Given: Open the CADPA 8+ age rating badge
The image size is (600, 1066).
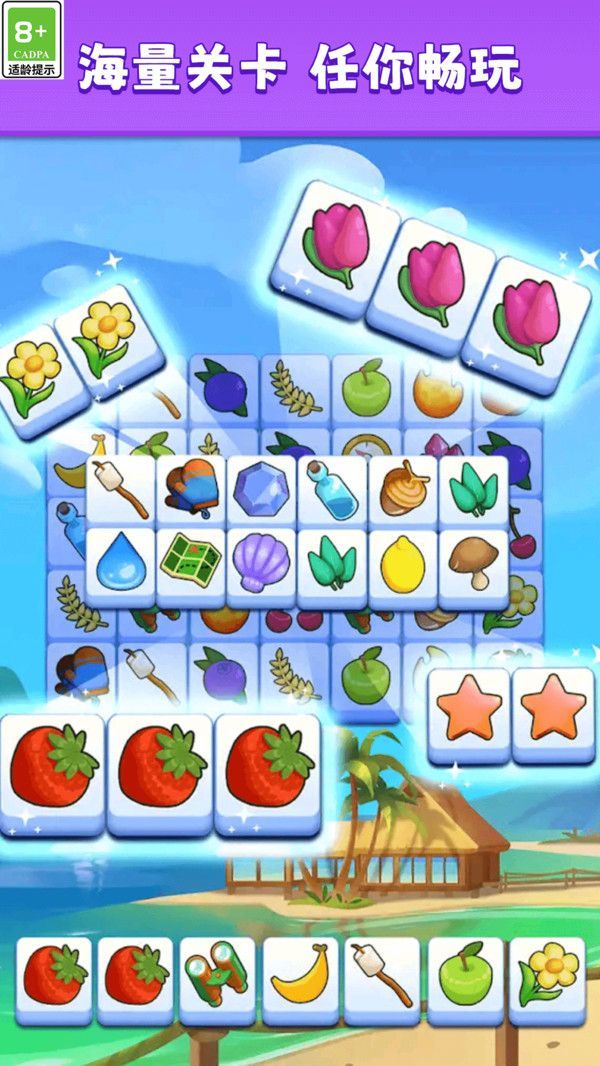Looking at the screenshot, I should pyautogui.click(x=32, y=40).
